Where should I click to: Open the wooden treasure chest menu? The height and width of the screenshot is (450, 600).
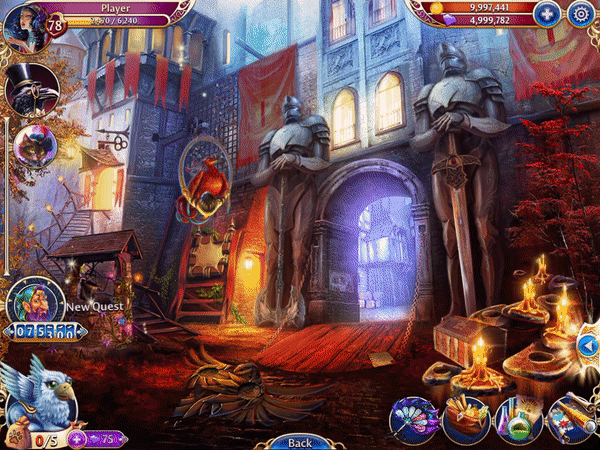click(x=463, y=417)
